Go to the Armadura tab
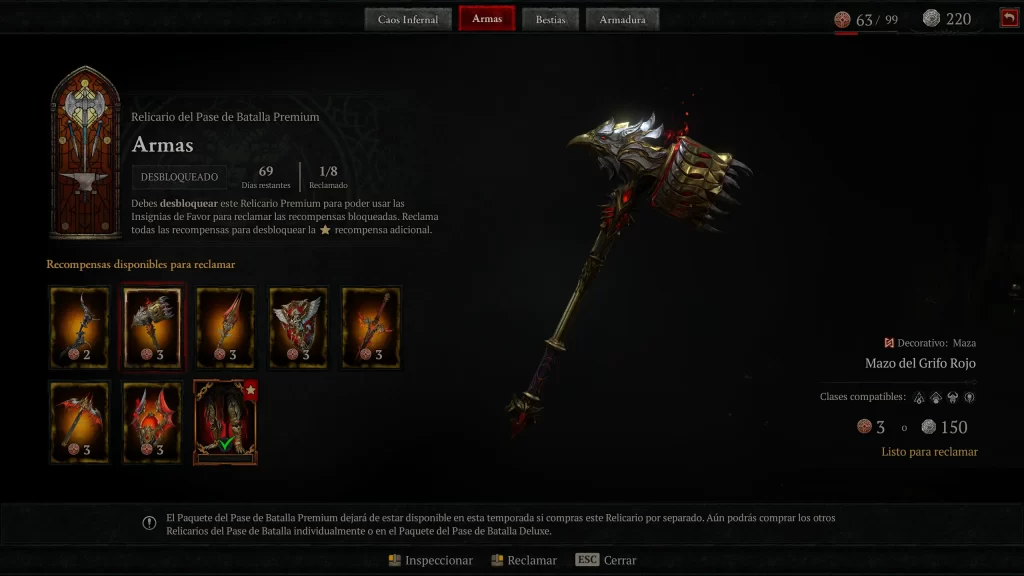The width and height of the screenshot is (1024, 576). click(x=622, y=19)
